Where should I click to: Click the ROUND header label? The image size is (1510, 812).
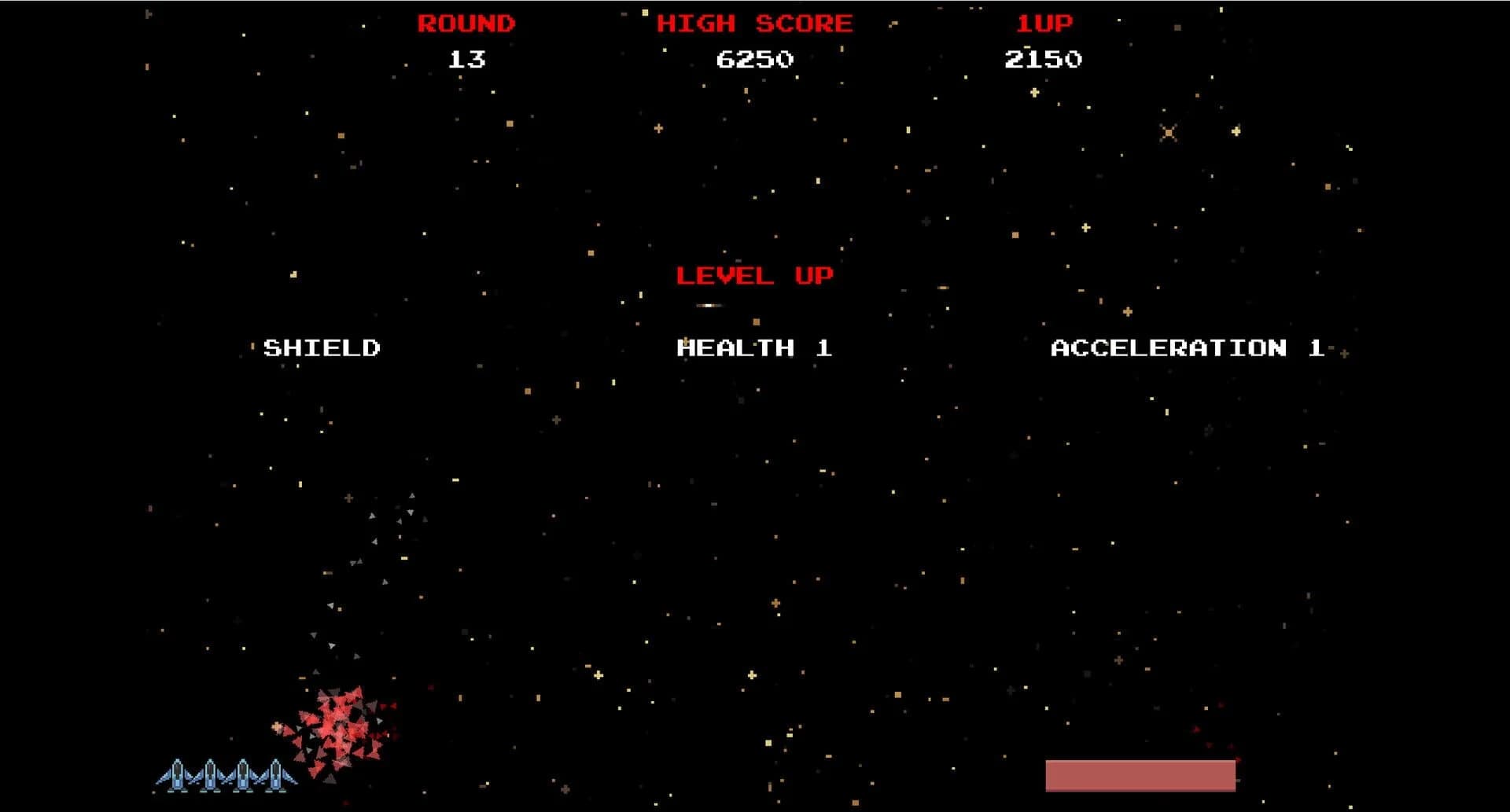coord(466,23)
